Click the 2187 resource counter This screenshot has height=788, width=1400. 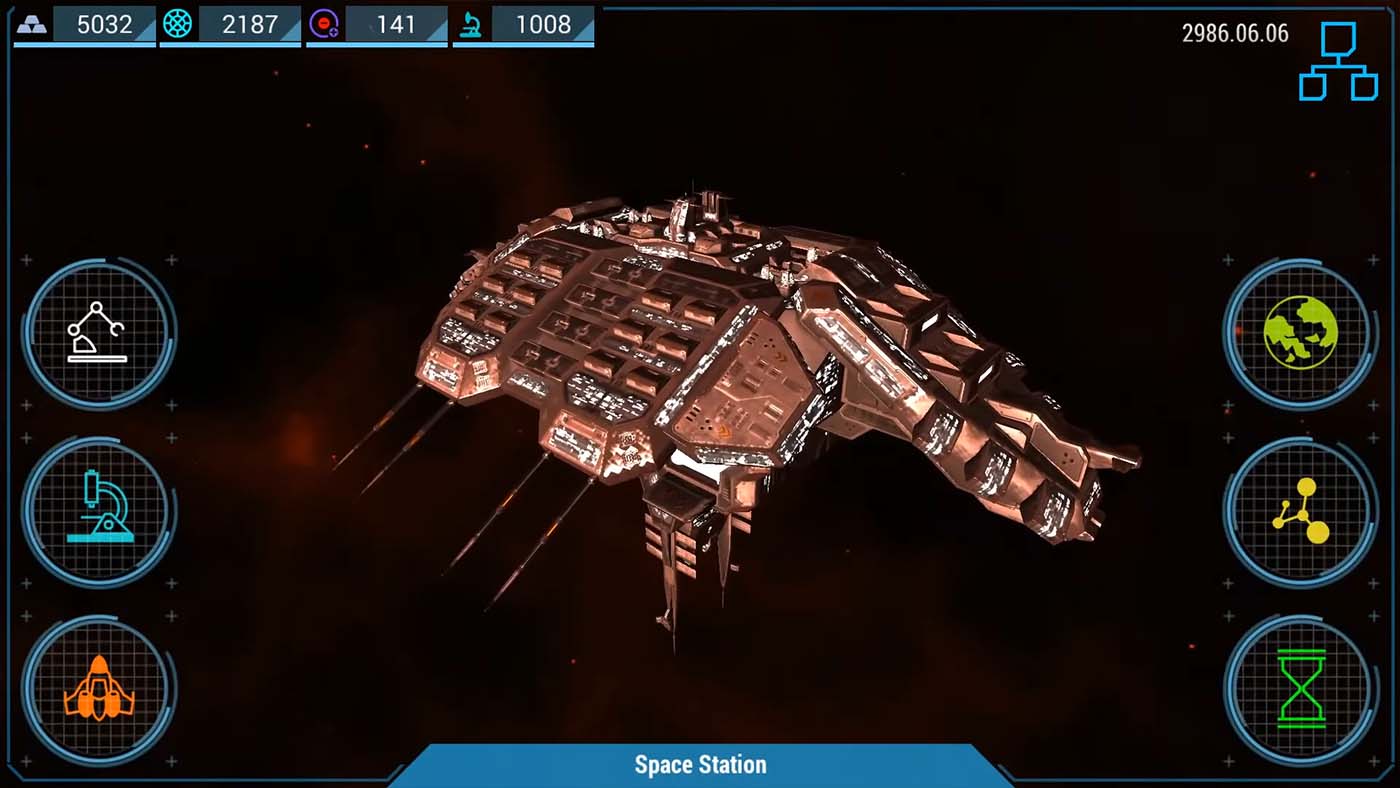pos(249,23)
